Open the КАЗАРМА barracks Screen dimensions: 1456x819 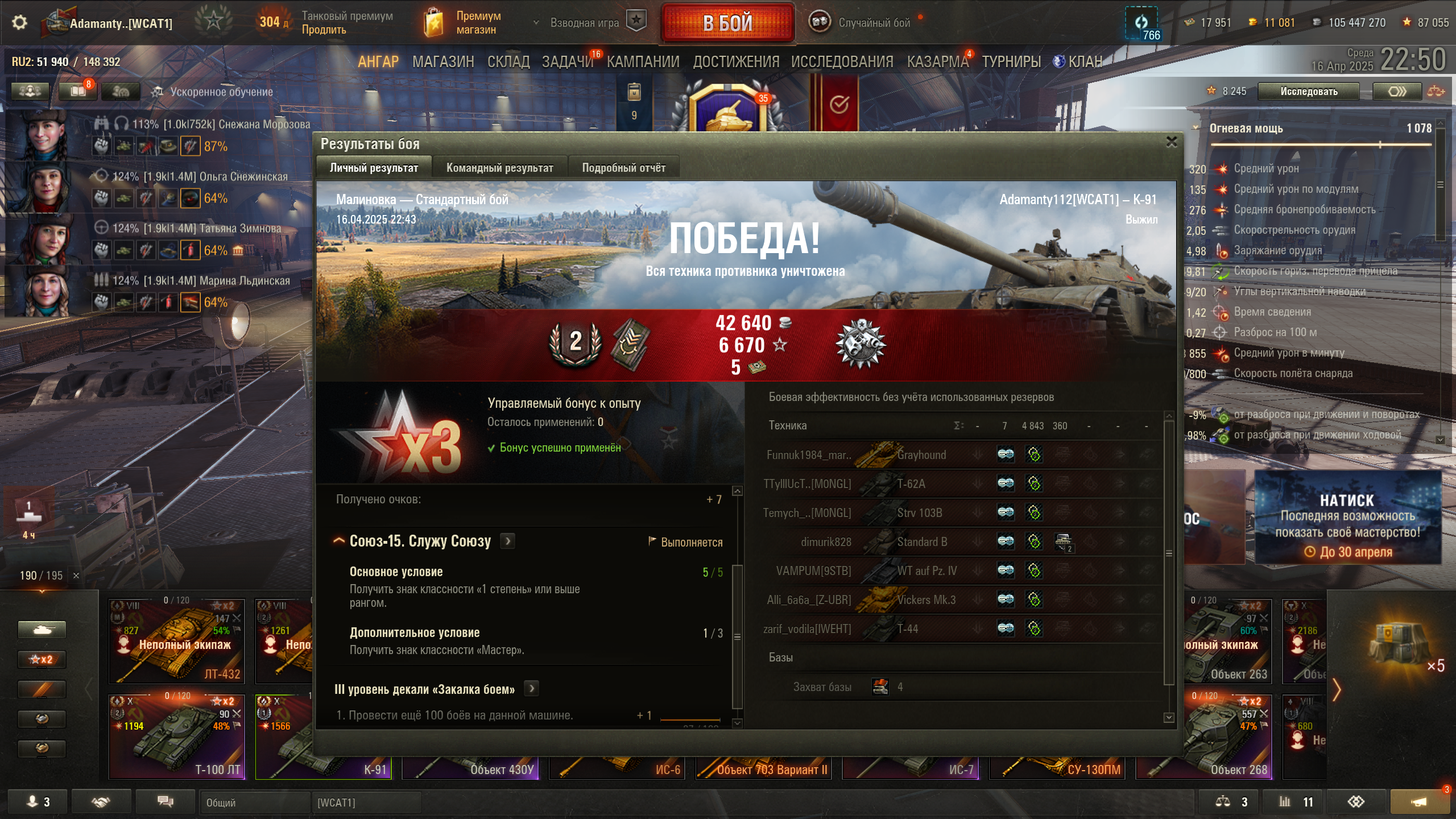pyautogui.click(x=937, y=61)
